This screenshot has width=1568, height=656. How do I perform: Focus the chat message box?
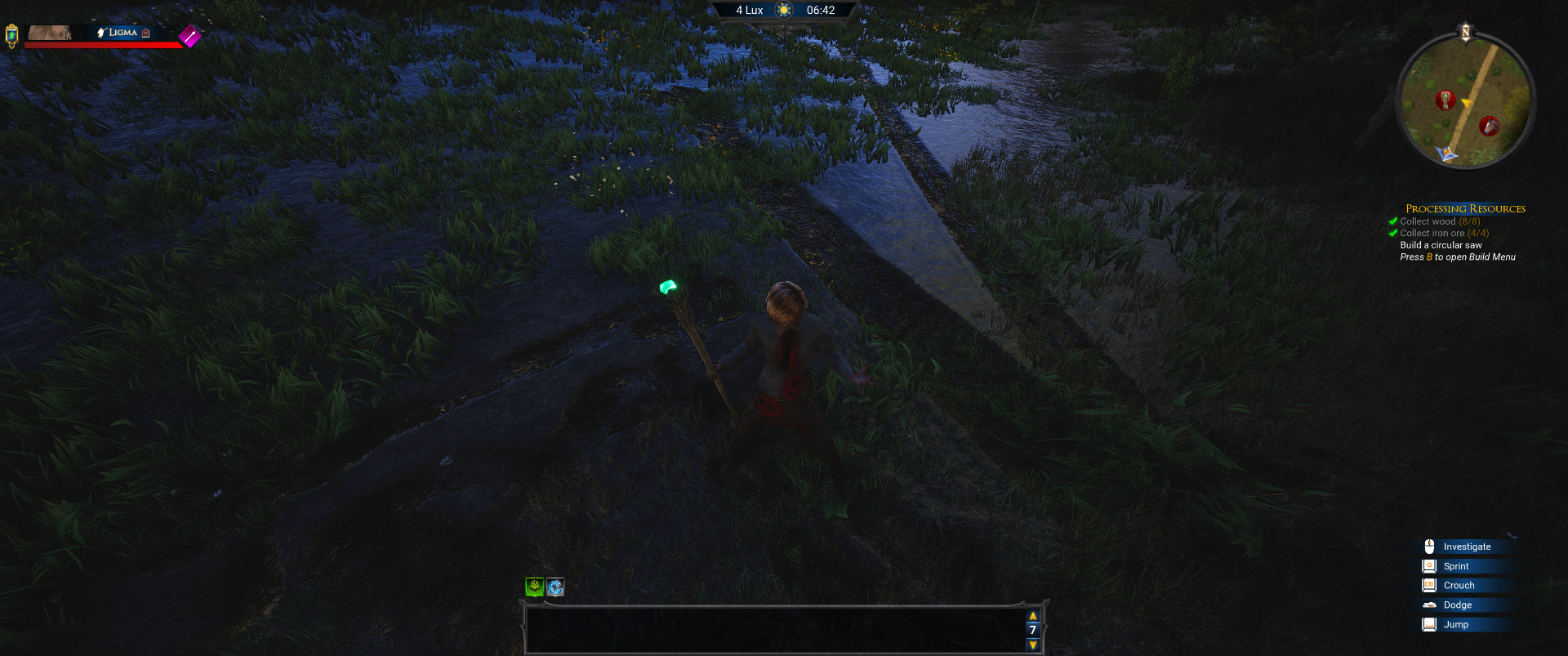pos(774,630)
